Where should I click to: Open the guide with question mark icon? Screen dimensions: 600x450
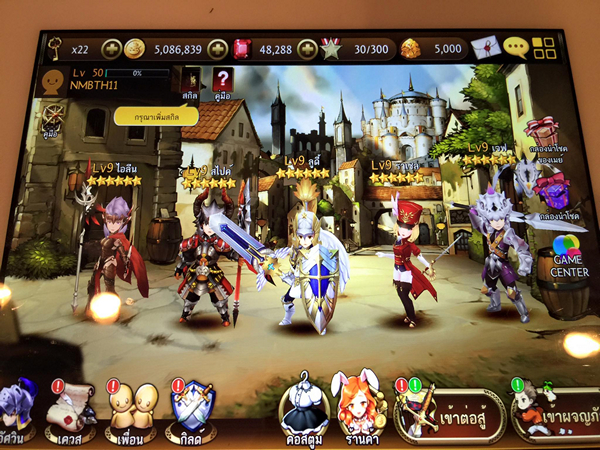(x=222, y=81)
